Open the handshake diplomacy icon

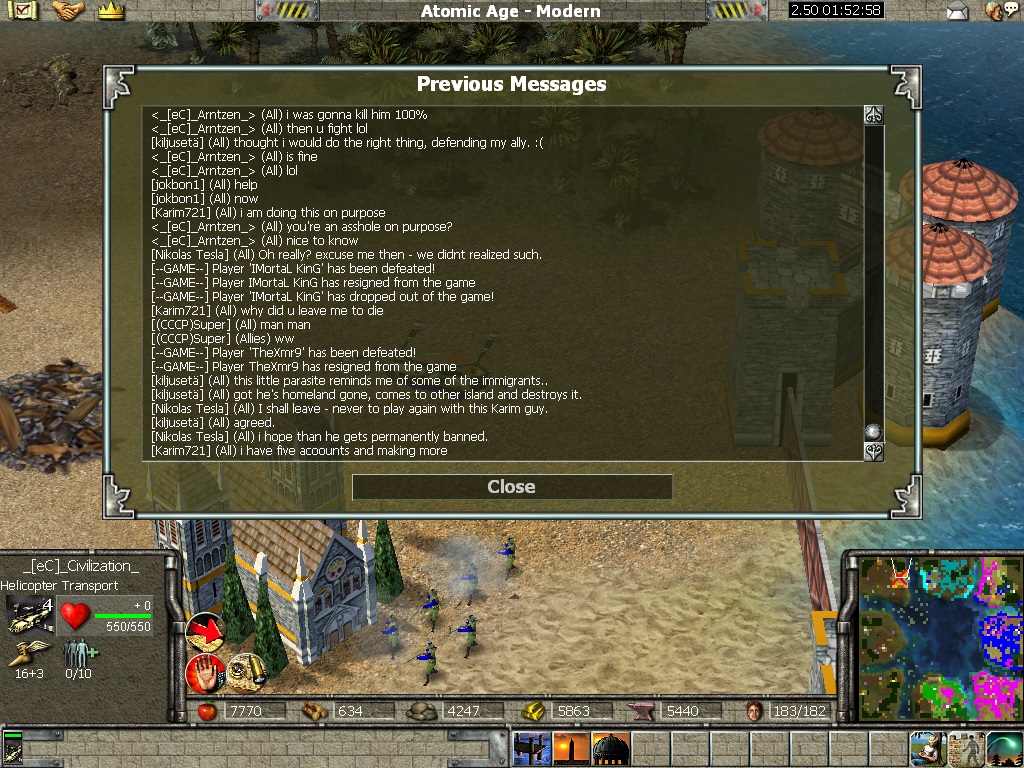pyautogui.click(x=68, y=11)
